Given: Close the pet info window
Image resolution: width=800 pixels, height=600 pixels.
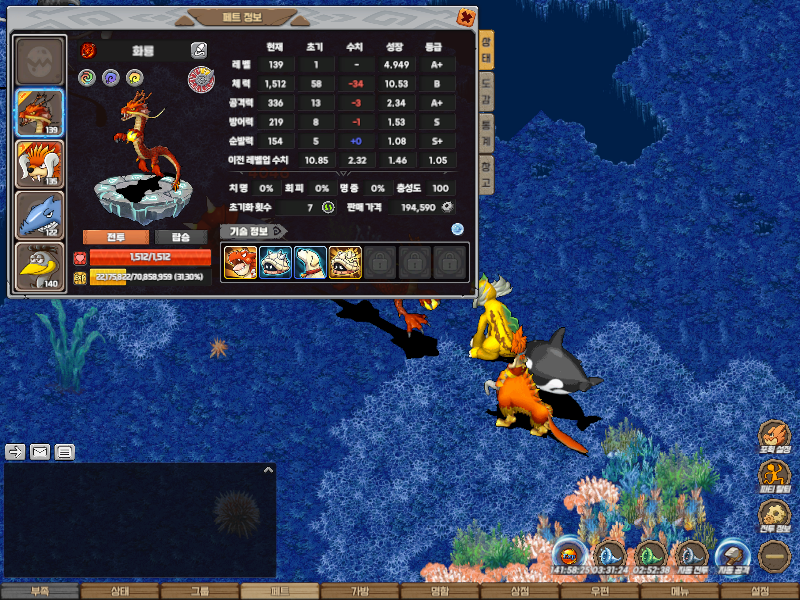Looking at the screenshot, I should 465,17.
